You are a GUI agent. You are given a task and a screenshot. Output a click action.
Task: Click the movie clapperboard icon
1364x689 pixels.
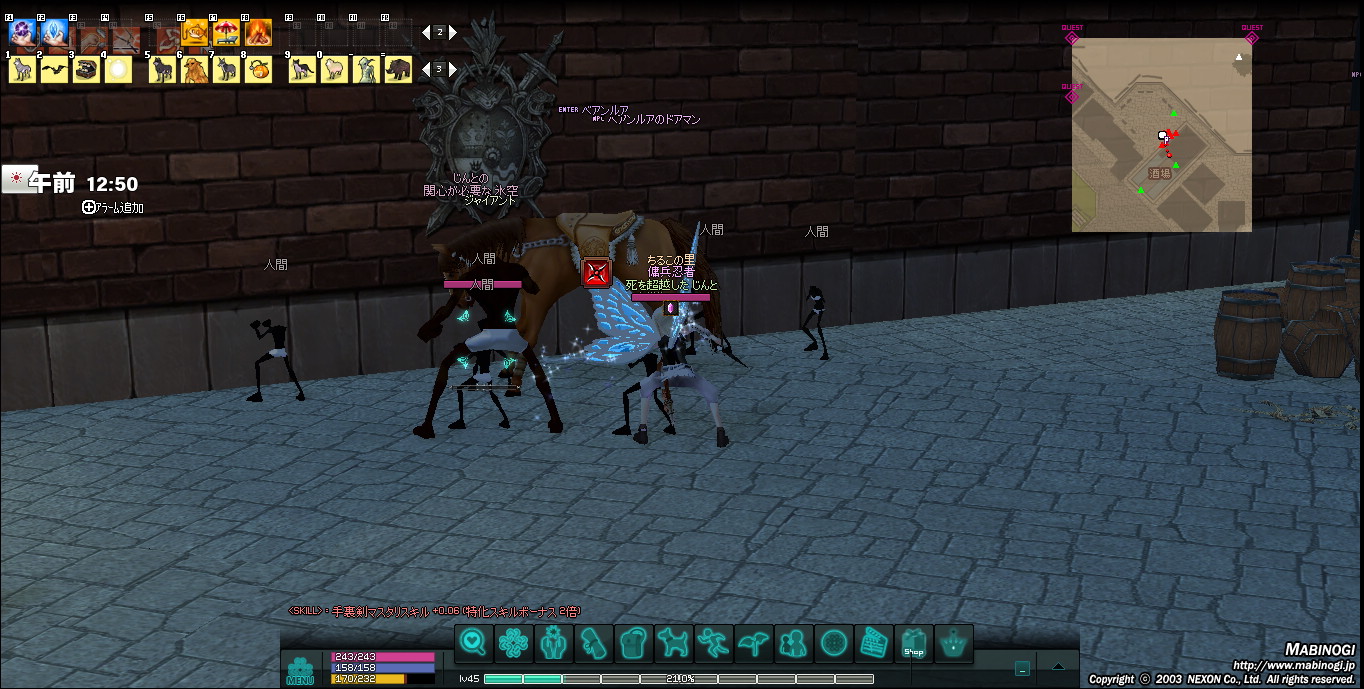[x=874, y=643]
